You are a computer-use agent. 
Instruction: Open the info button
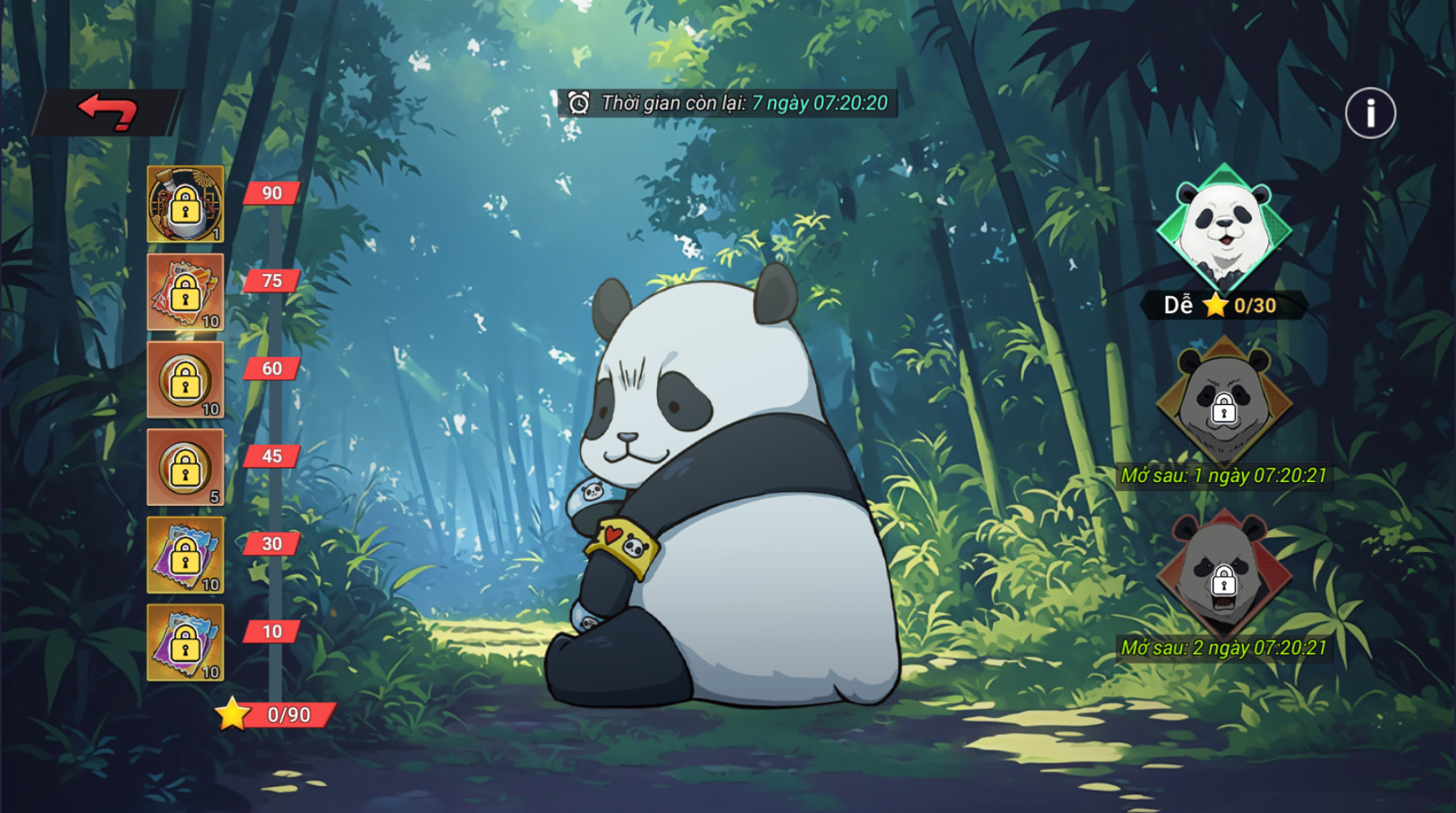point(1370,113)
